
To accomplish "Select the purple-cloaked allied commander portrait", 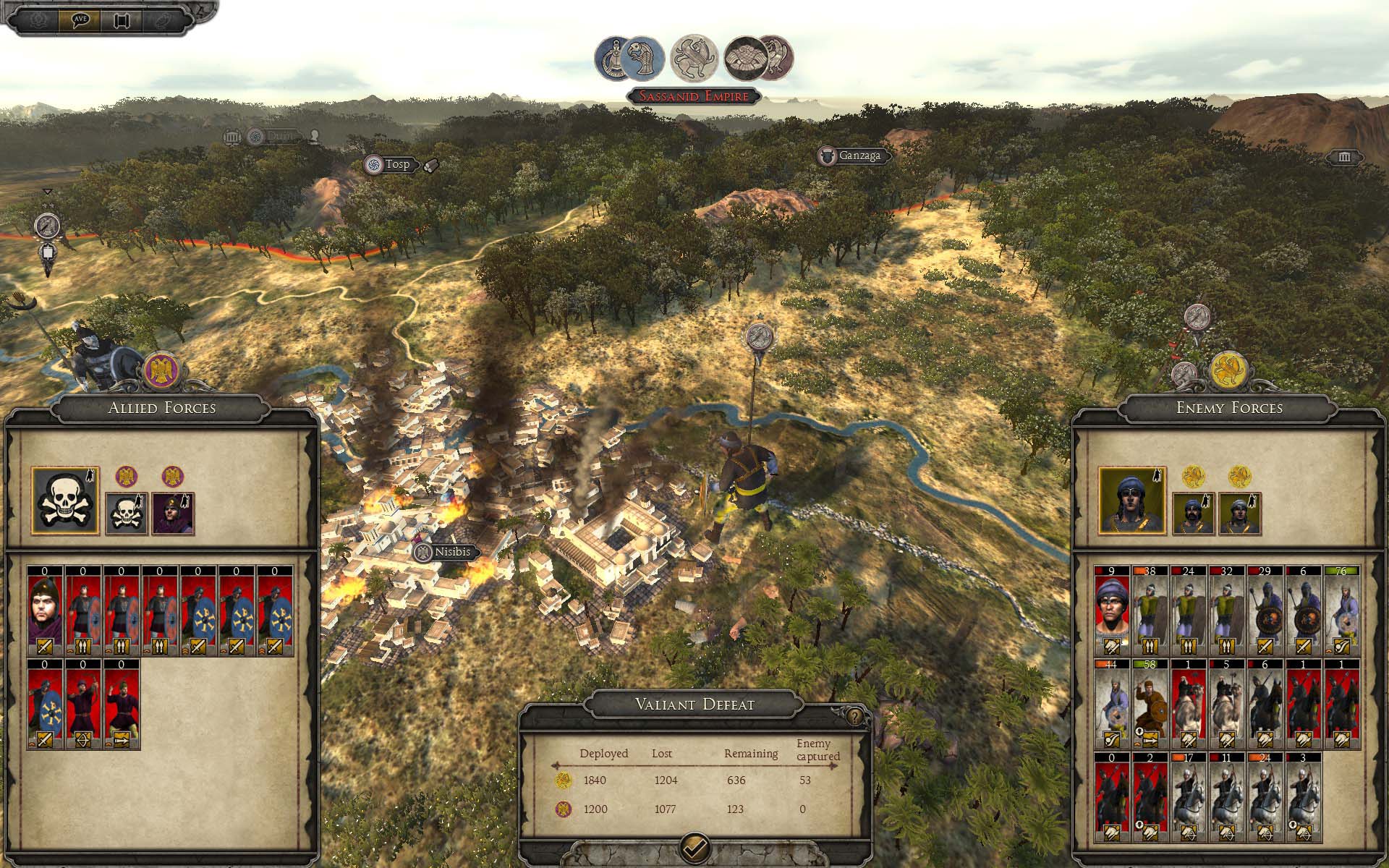I will pyautogui.click(x=174, y=513).
